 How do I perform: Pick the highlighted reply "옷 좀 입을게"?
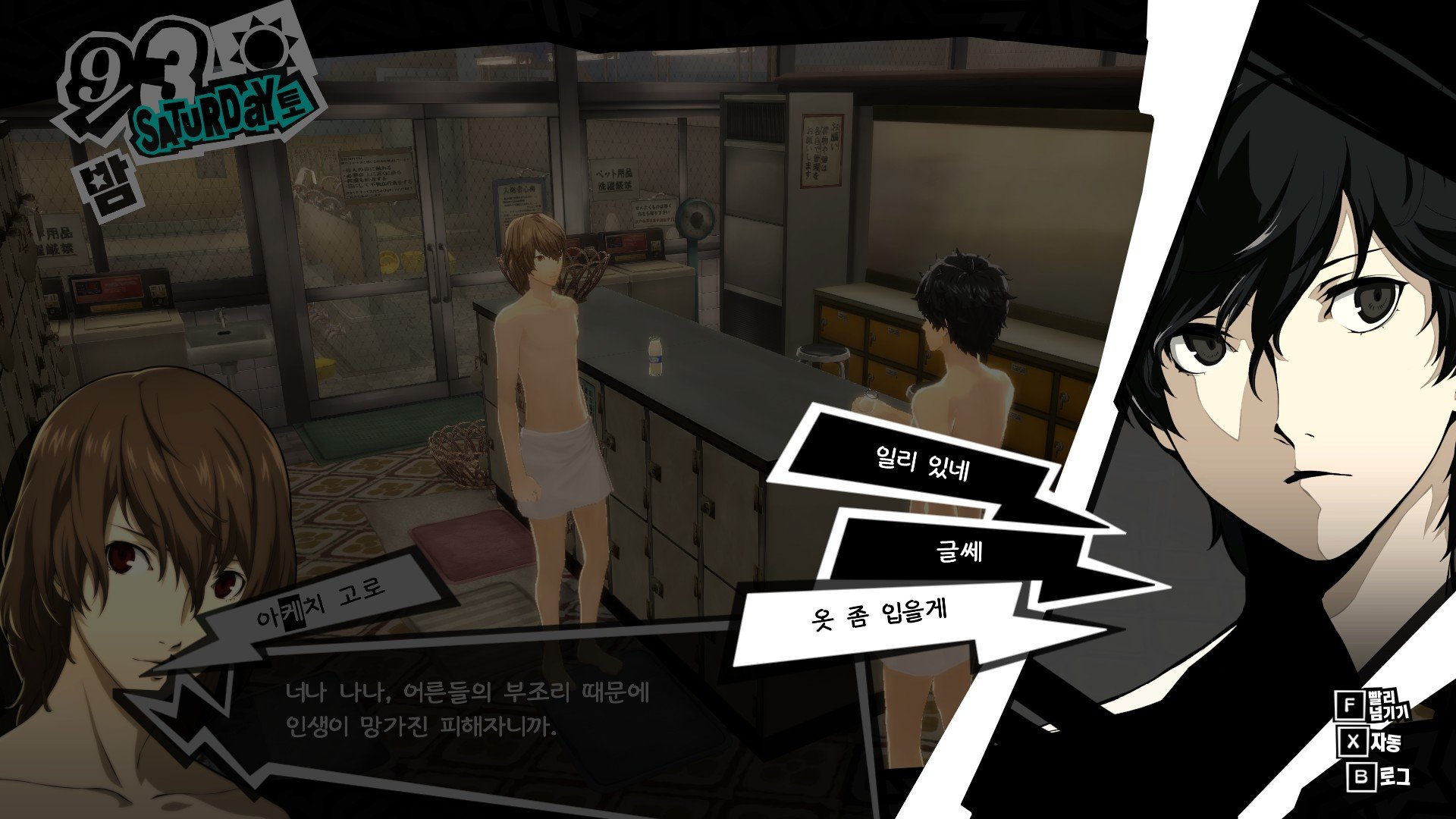tap(880, 616)
